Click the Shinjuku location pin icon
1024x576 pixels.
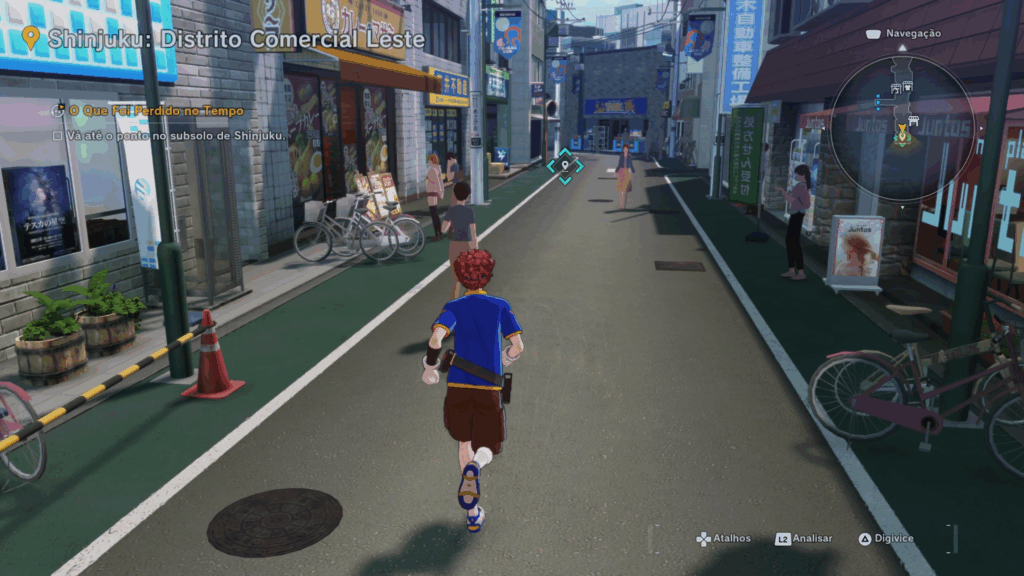[x=31, y=39]
